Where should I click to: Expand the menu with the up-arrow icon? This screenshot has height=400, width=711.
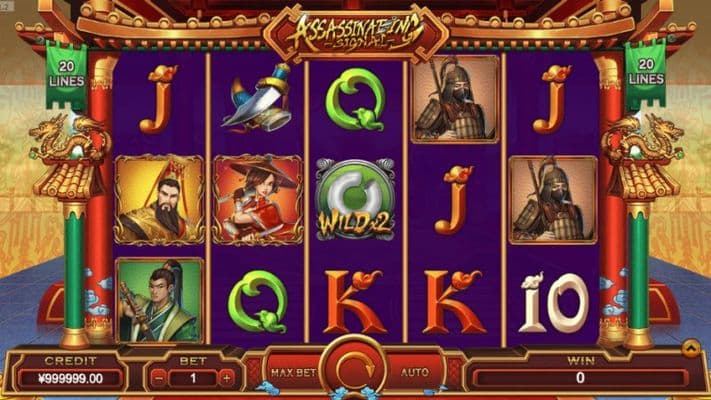pyautogui.click(x=690, y=347)
